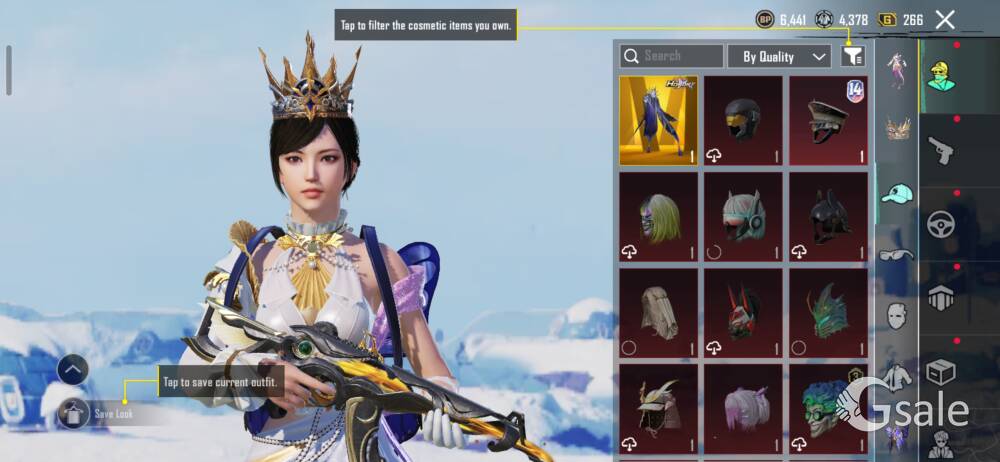This screenshot has height=462, width=1000.
Task: Choose the black helmet with orange visor
Action: click(743, 120)
